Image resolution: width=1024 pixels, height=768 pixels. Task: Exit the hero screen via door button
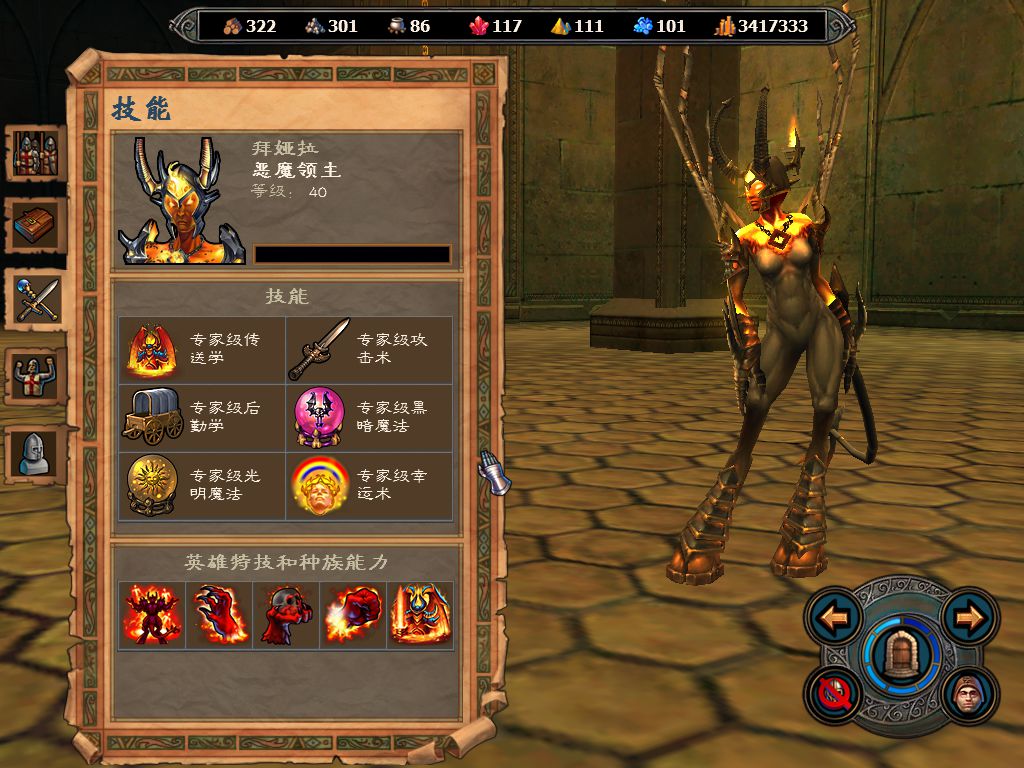click(x=902, y=655)
